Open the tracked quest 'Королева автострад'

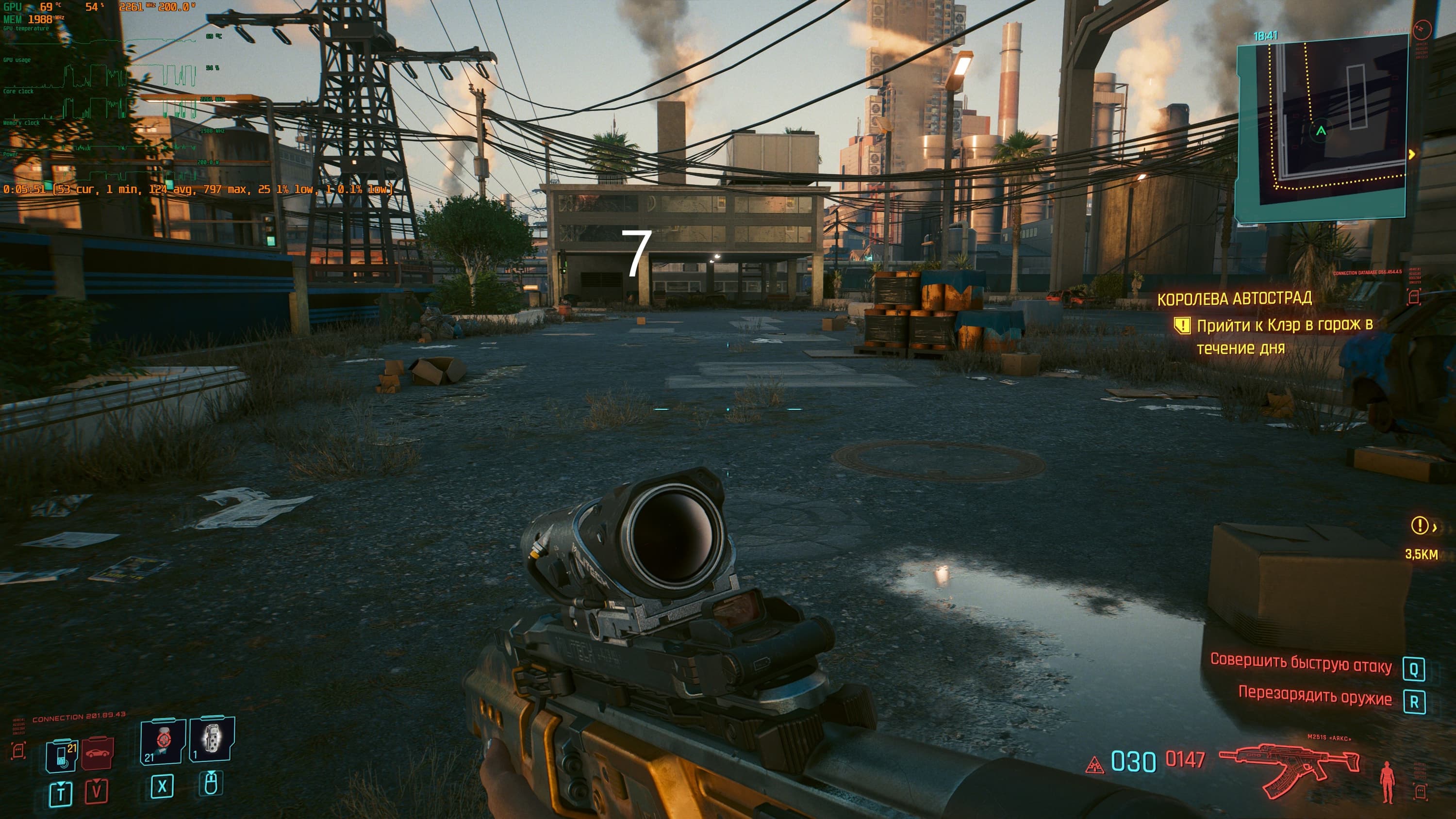[1234, 298]
